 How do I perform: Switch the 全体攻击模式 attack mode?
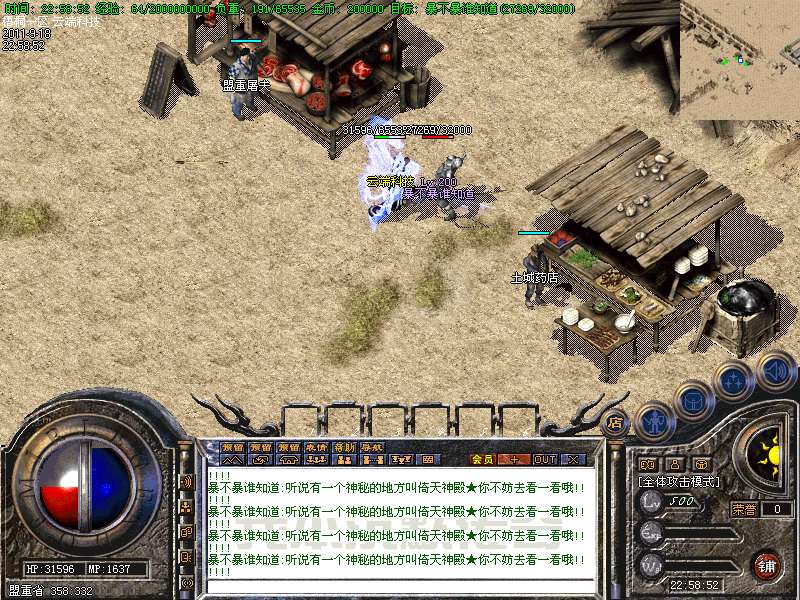(x=680, y=481)
